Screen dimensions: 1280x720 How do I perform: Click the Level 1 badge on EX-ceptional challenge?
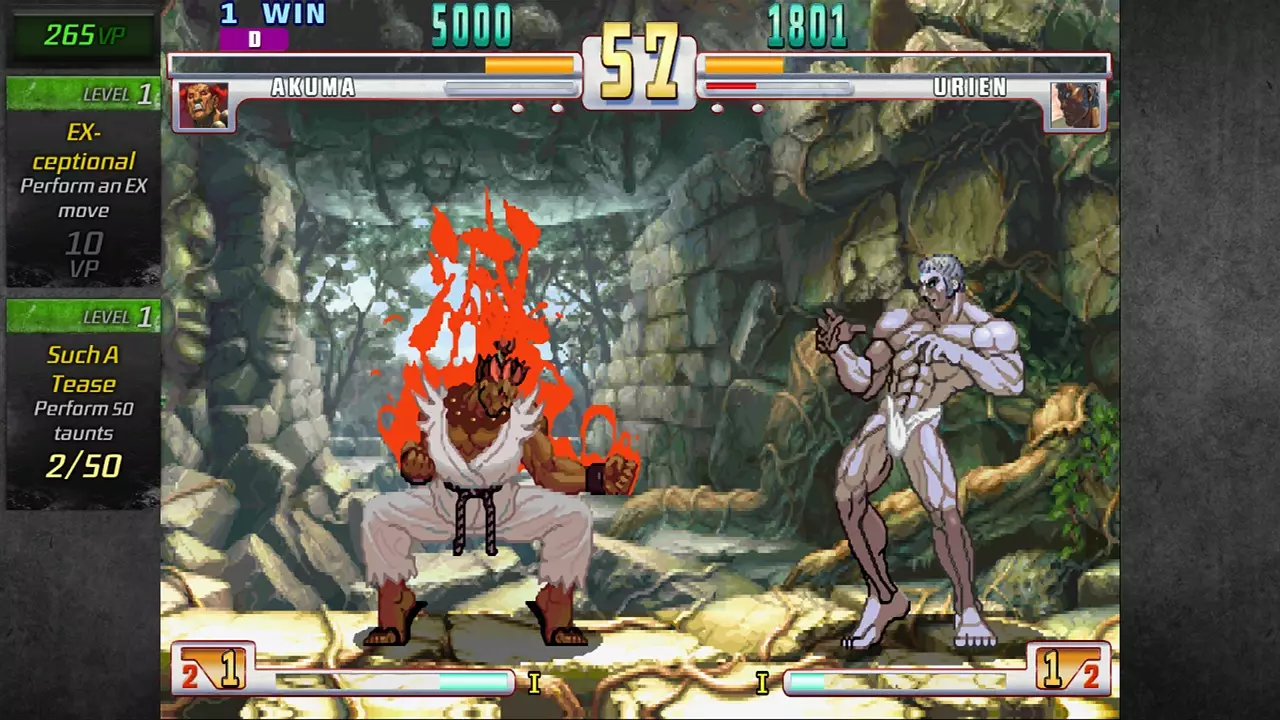pos(83,94)
